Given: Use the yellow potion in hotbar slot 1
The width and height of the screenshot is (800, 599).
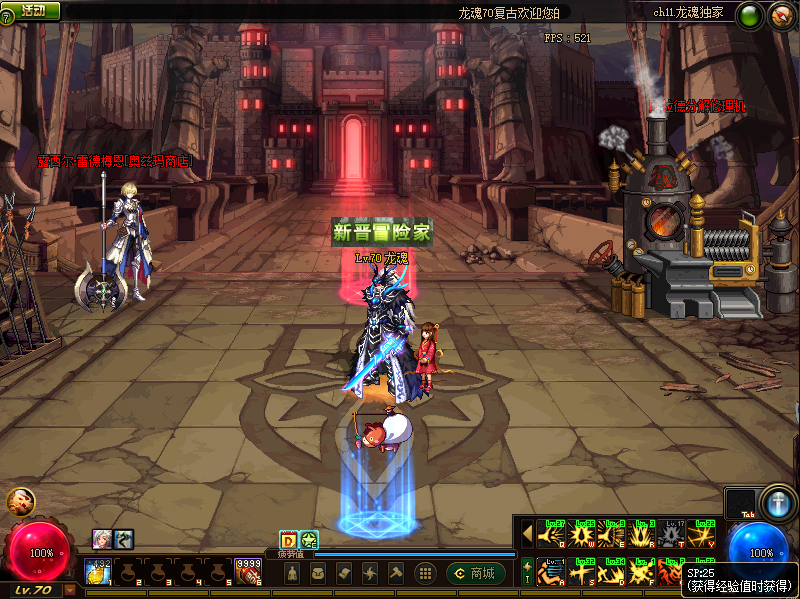Looking at the screenshot, I should 98,573.
